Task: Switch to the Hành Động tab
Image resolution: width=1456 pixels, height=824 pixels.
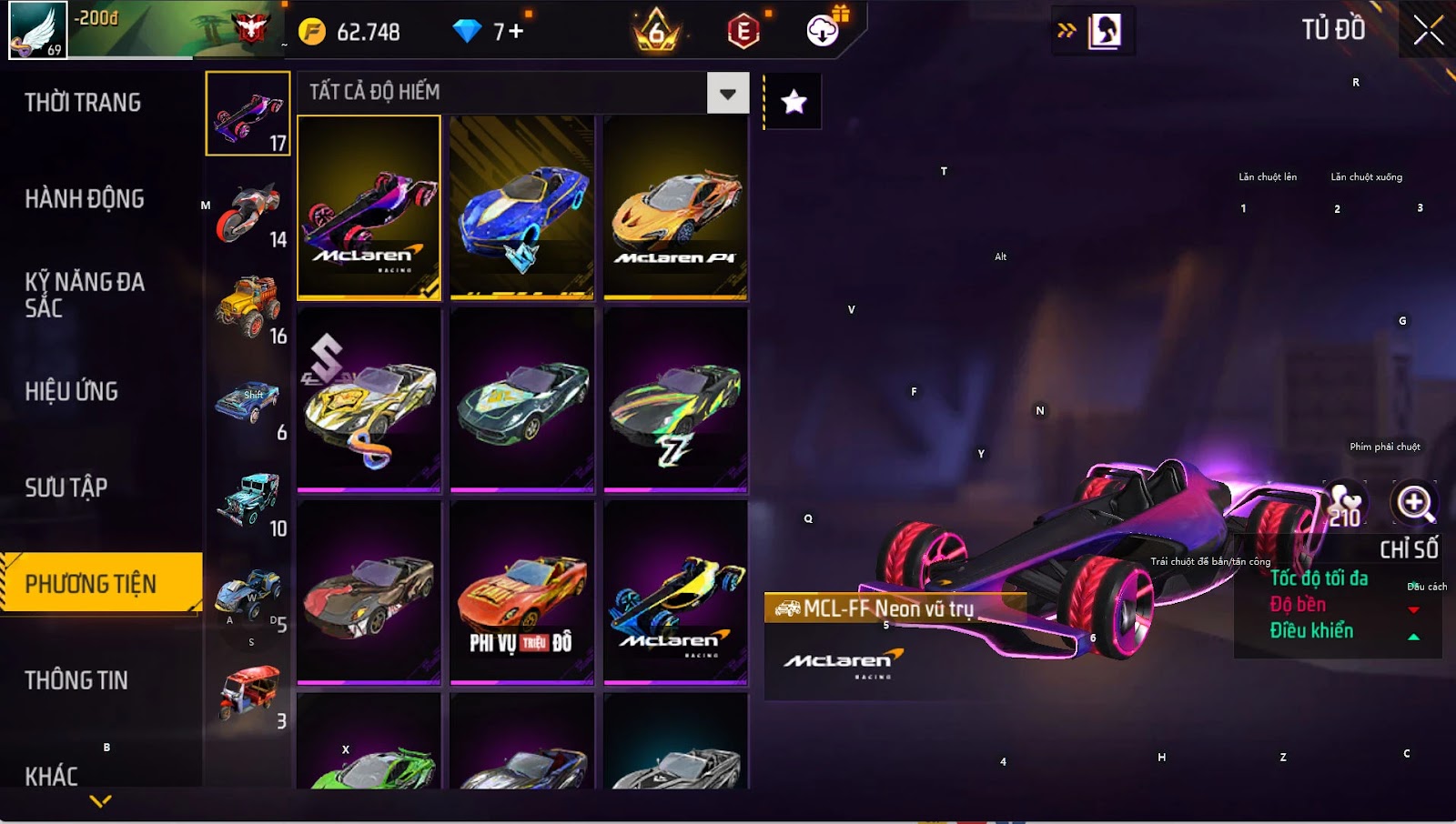Action: coord(85,198)
